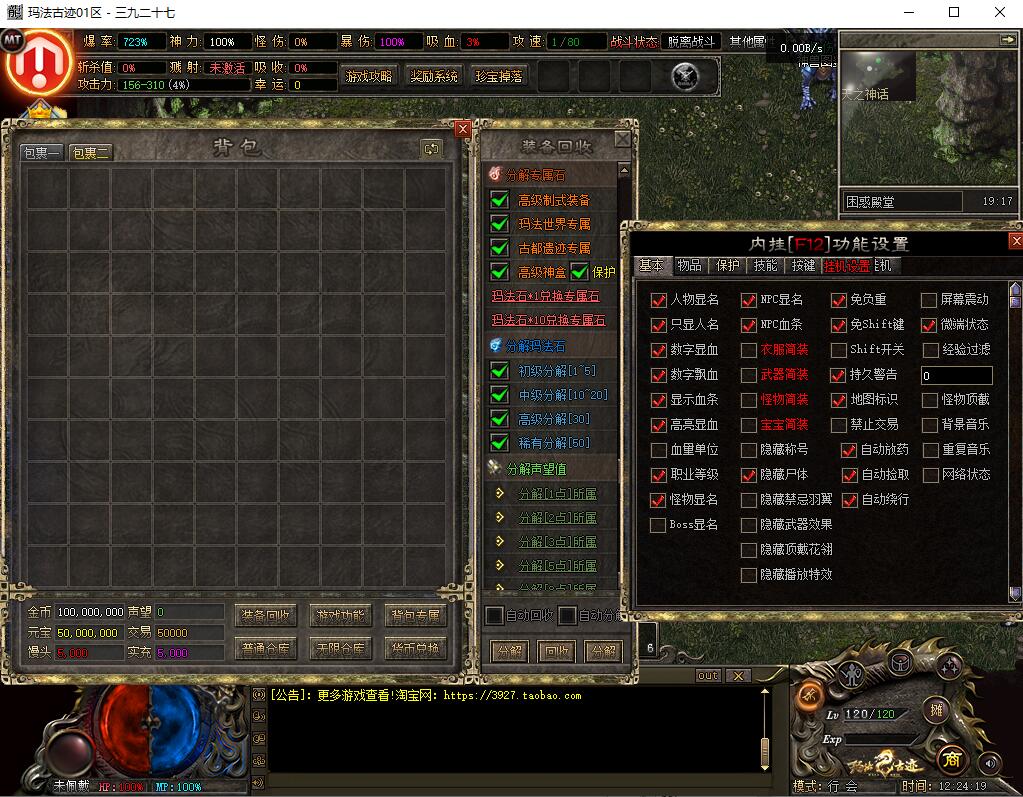Screen dimensions: 1023x797
Task: Open the 普通仓库 storage button
Action: 265,648
